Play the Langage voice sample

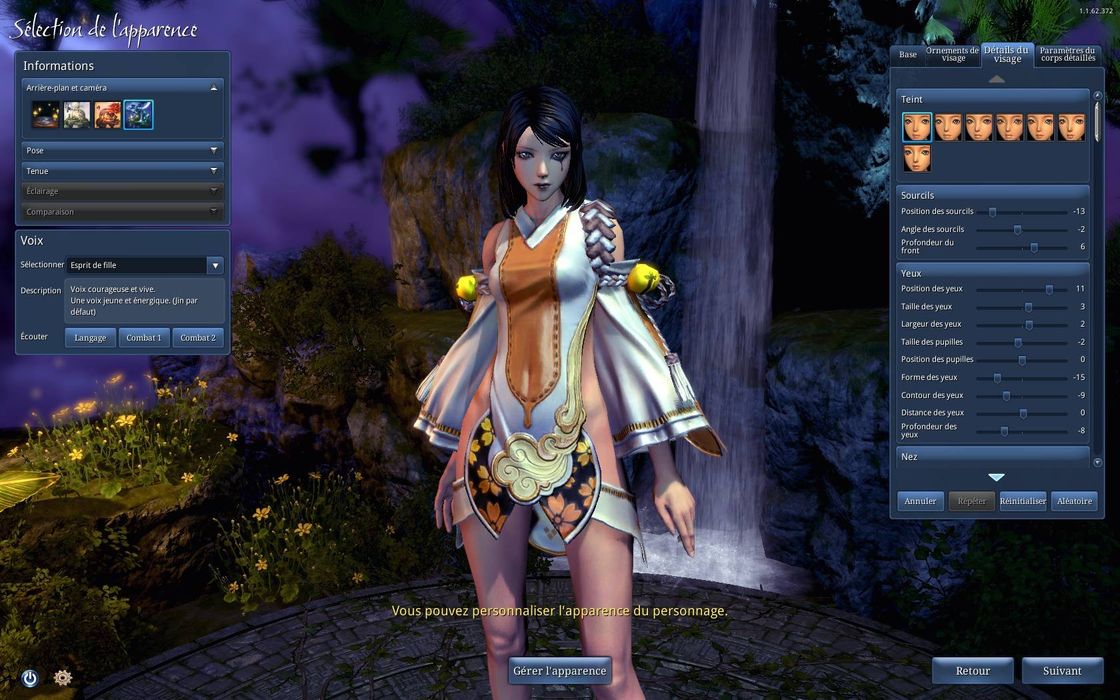click(x=90, y=338)
